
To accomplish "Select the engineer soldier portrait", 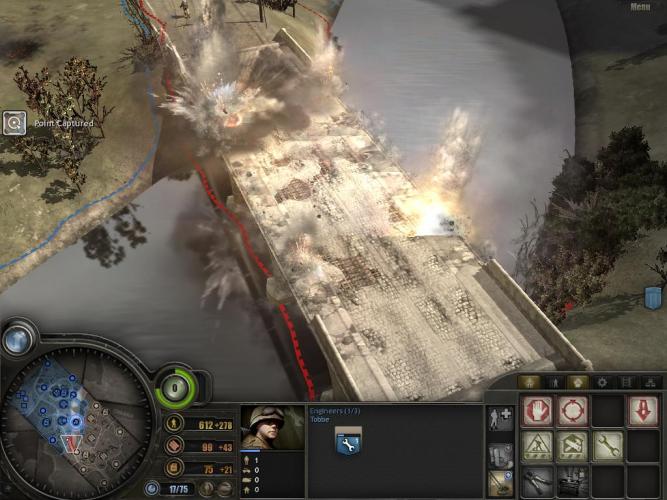I will coord(272,427).
